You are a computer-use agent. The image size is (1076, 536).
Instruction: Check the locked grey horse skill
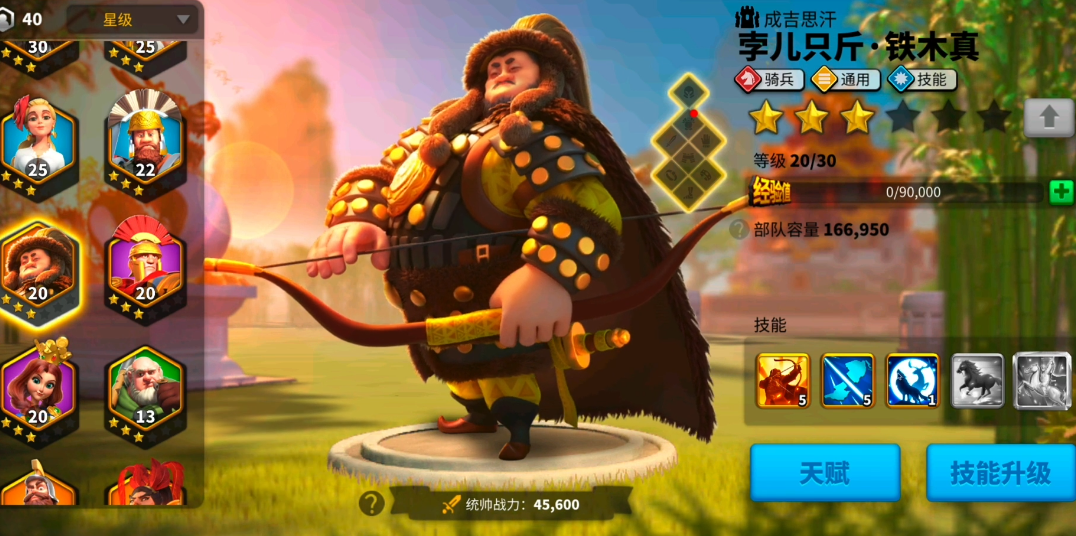point(977,380)
